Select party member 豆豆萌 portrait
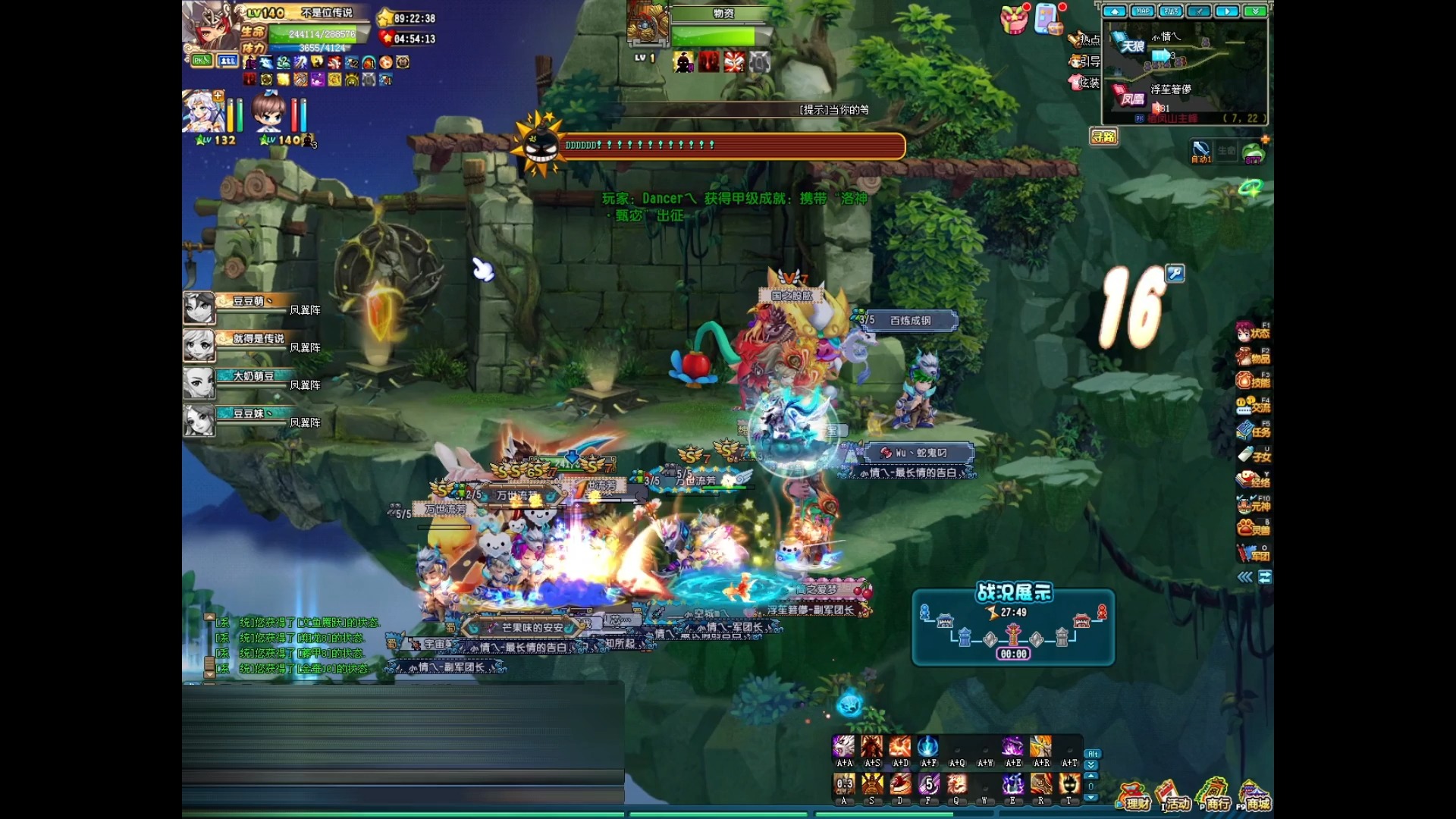This screenshot has width=1456, height=819. (x=199, y=309)
